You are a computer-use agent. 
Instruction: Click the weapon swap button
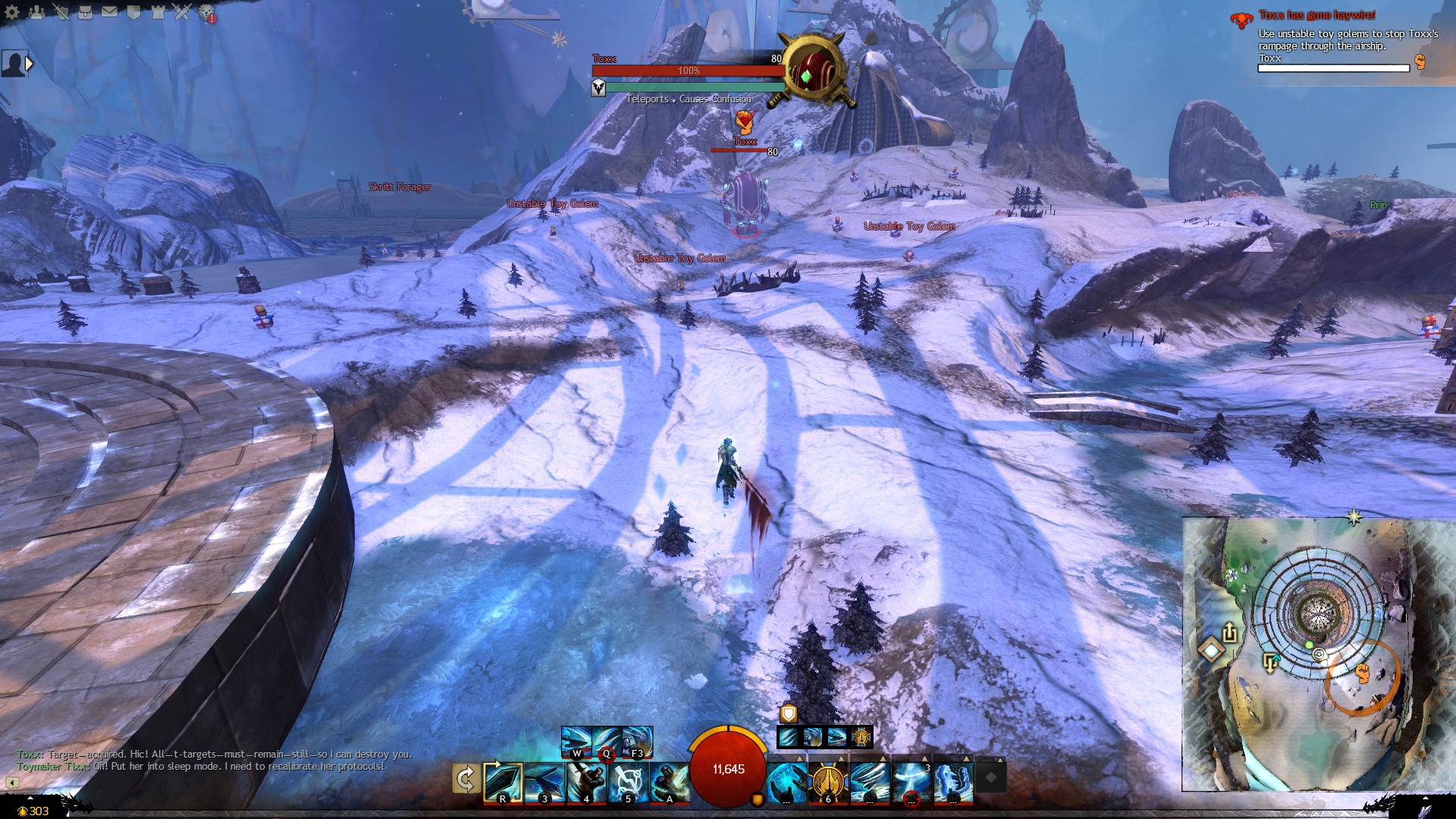tap(465, 779)
